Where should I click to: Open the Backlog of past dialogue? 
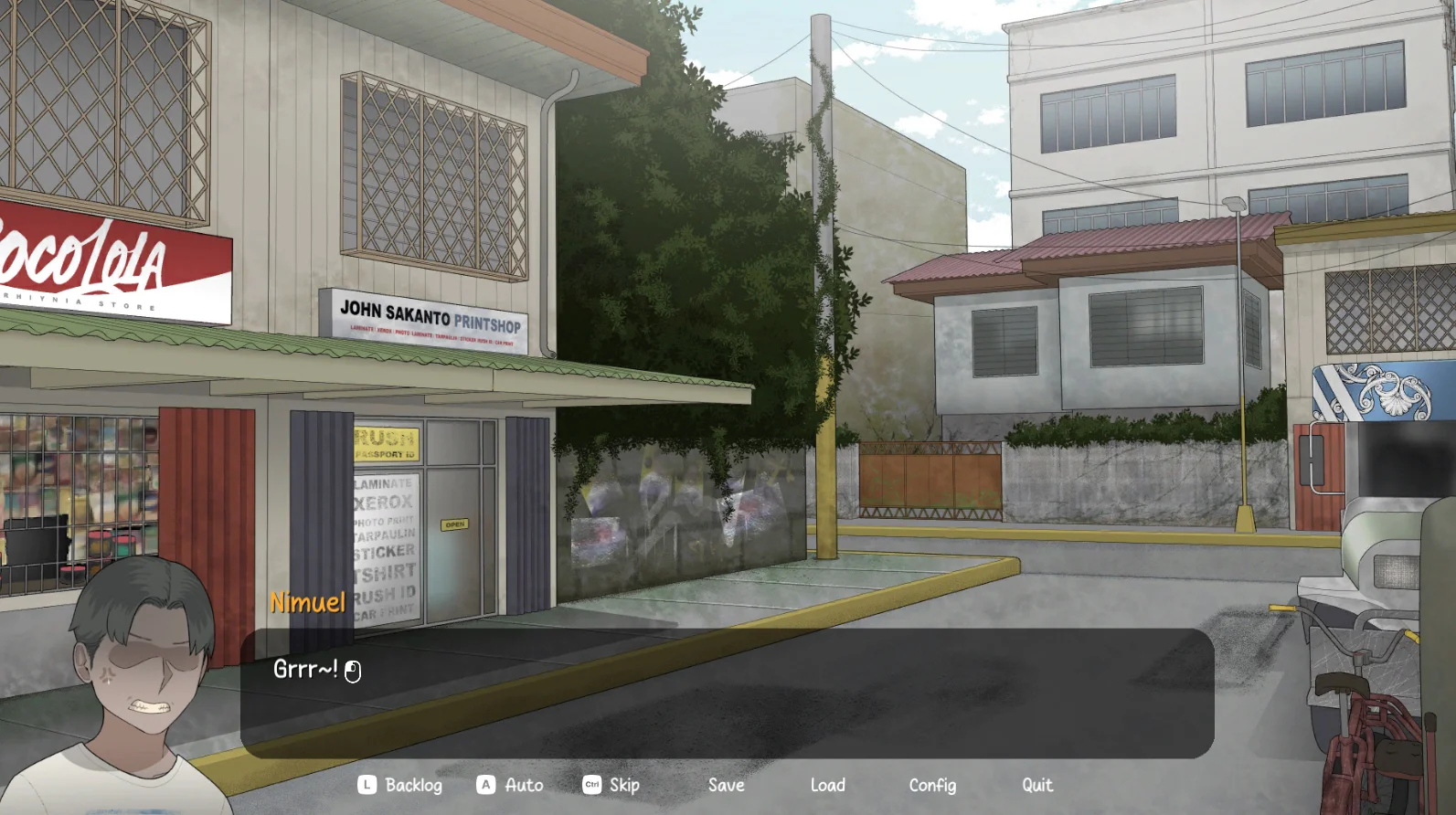pyautogui.click(x=401, y=785)
